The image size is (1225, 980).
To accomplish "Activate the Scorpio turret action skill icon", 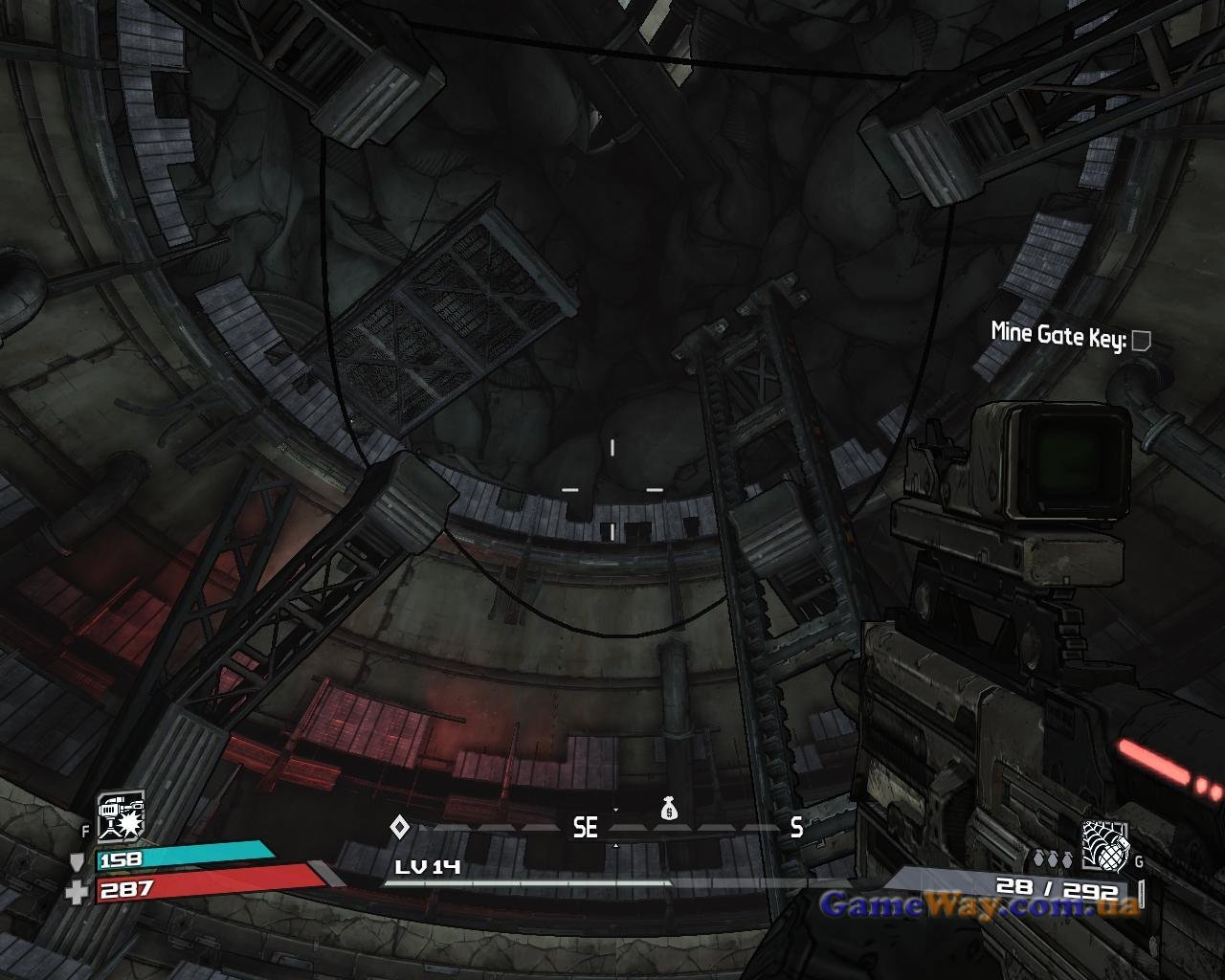I will [122, 815].
